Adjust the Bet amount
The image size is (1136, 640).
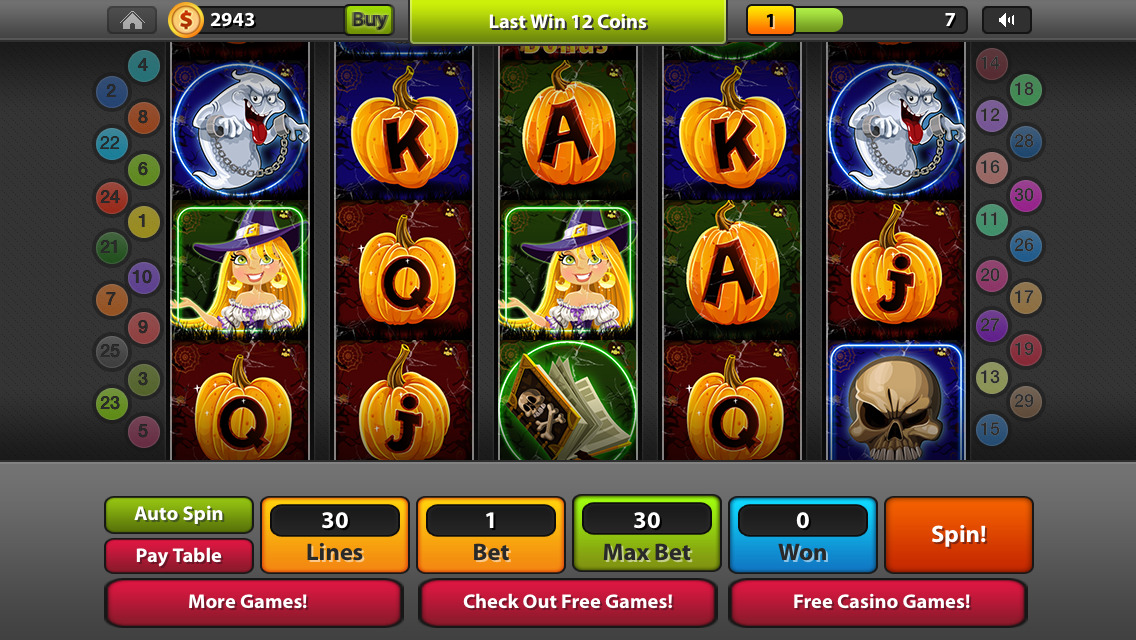click(491, 535)
